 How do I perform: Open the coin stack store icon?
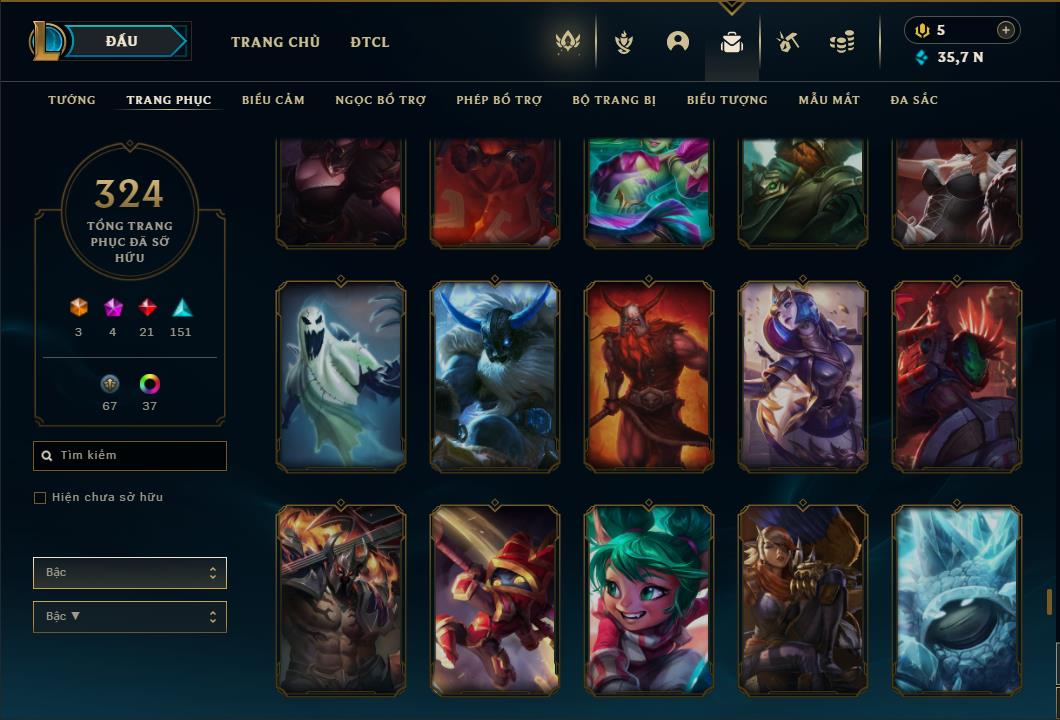coord(842,42)
